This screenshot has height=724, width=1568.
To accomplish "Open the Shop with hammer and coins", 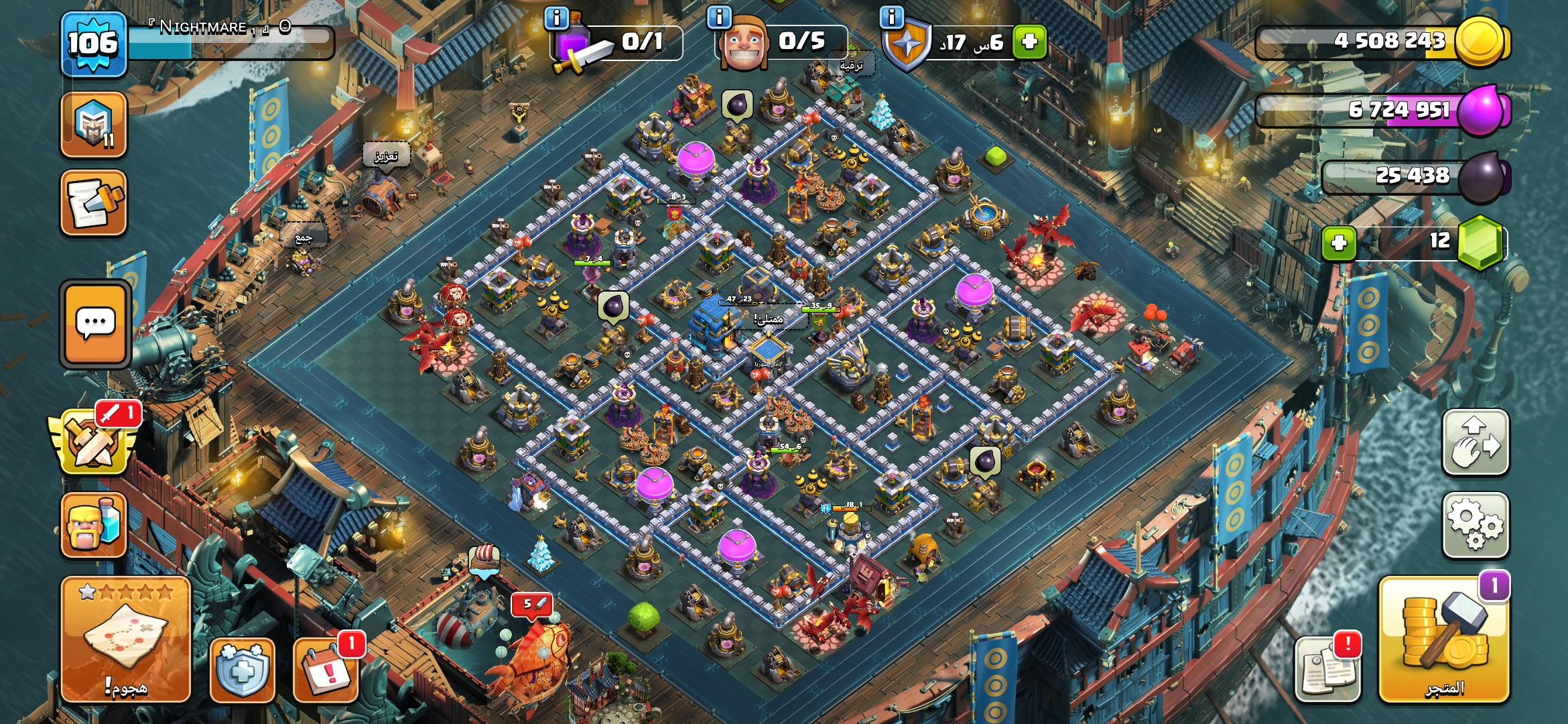I will (1443, 641).
